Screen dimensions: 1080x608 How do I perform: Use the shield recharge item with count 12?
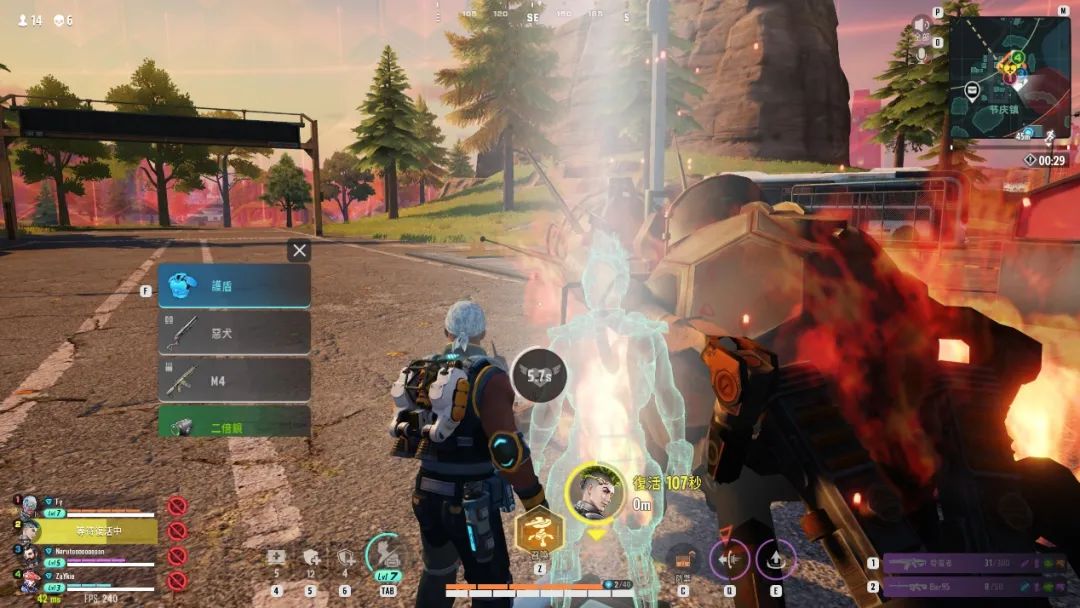pyautogui.click(x=311, y=559)
